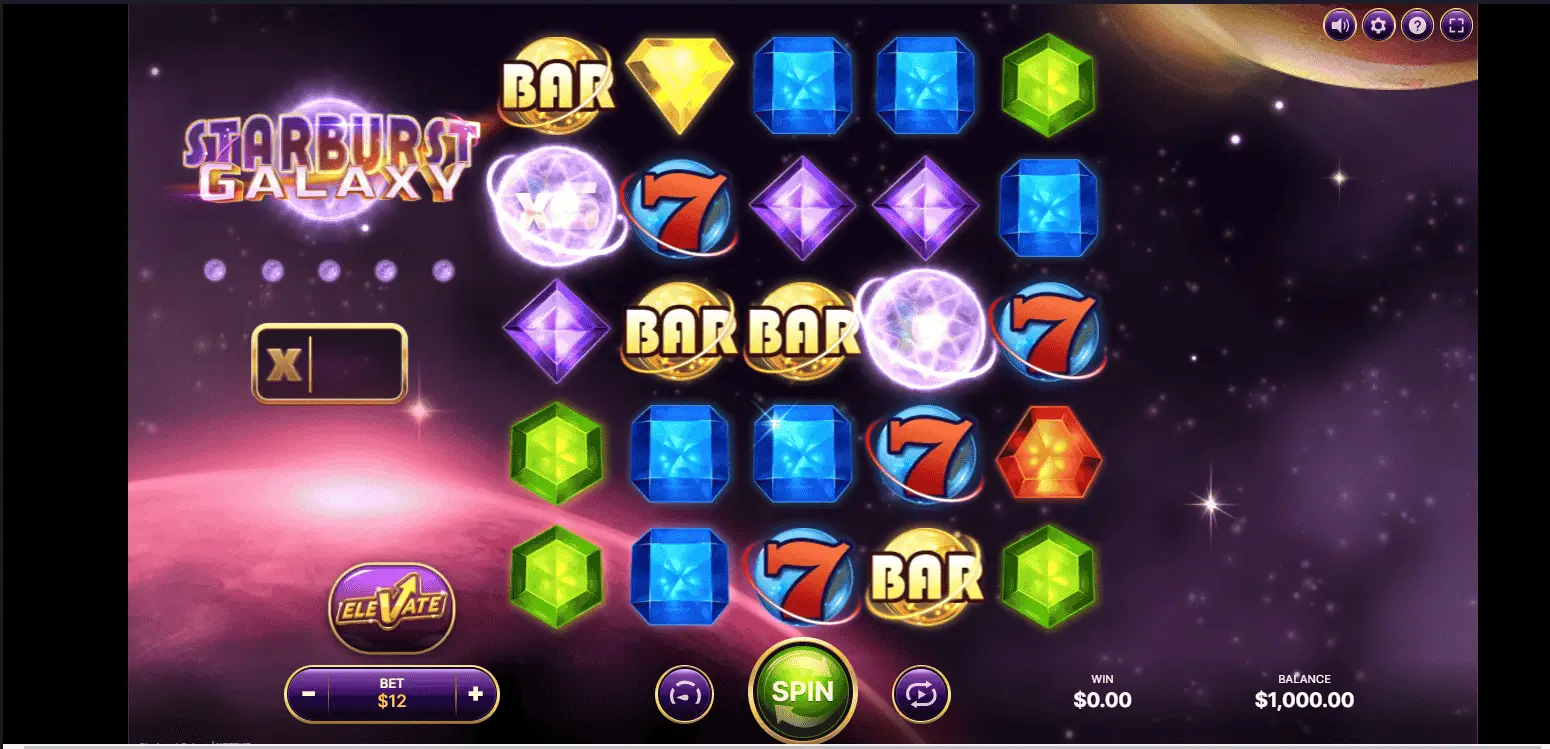Toggle the turbo speed button left of Spin

tap(684, 693)
